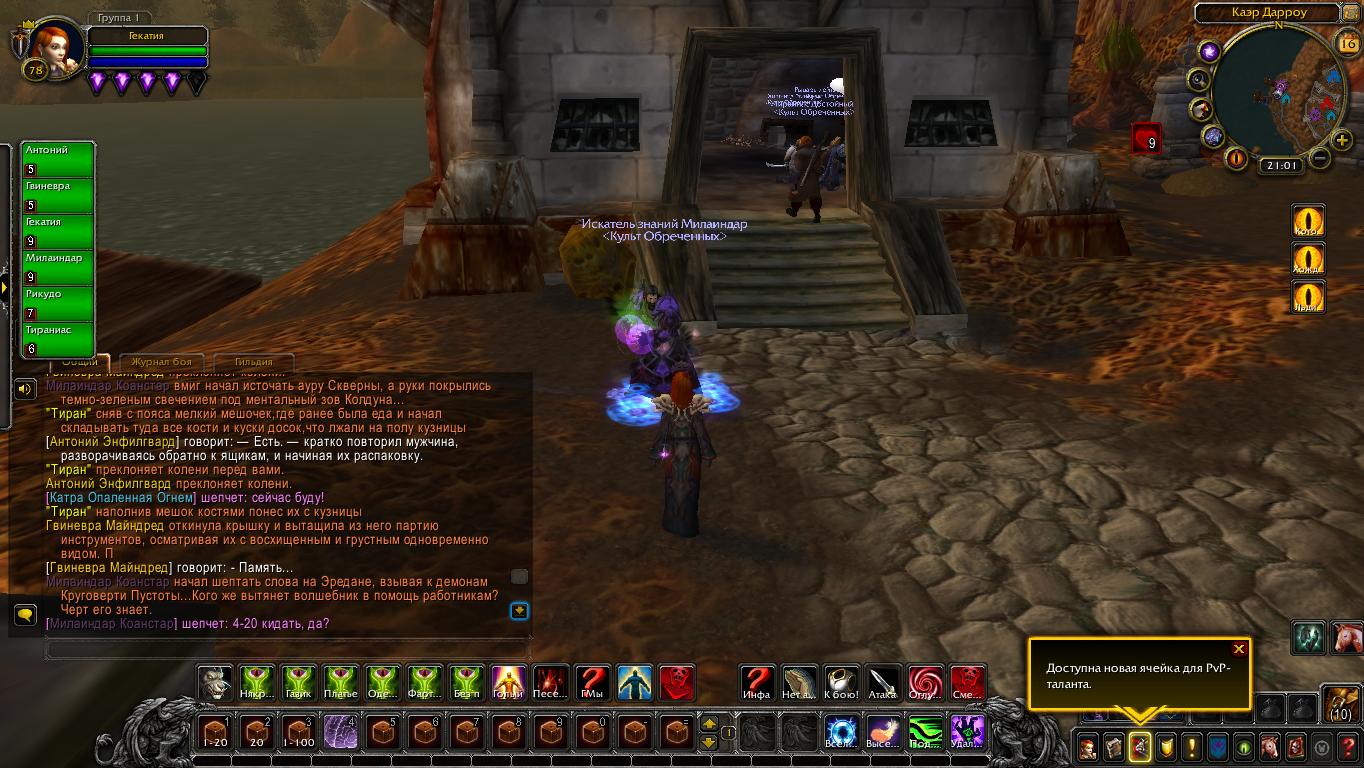The width and height of the screenshot is (1364, 768).
Task: Select Тираниас in the raid group frame
Action: click(59, 340)
